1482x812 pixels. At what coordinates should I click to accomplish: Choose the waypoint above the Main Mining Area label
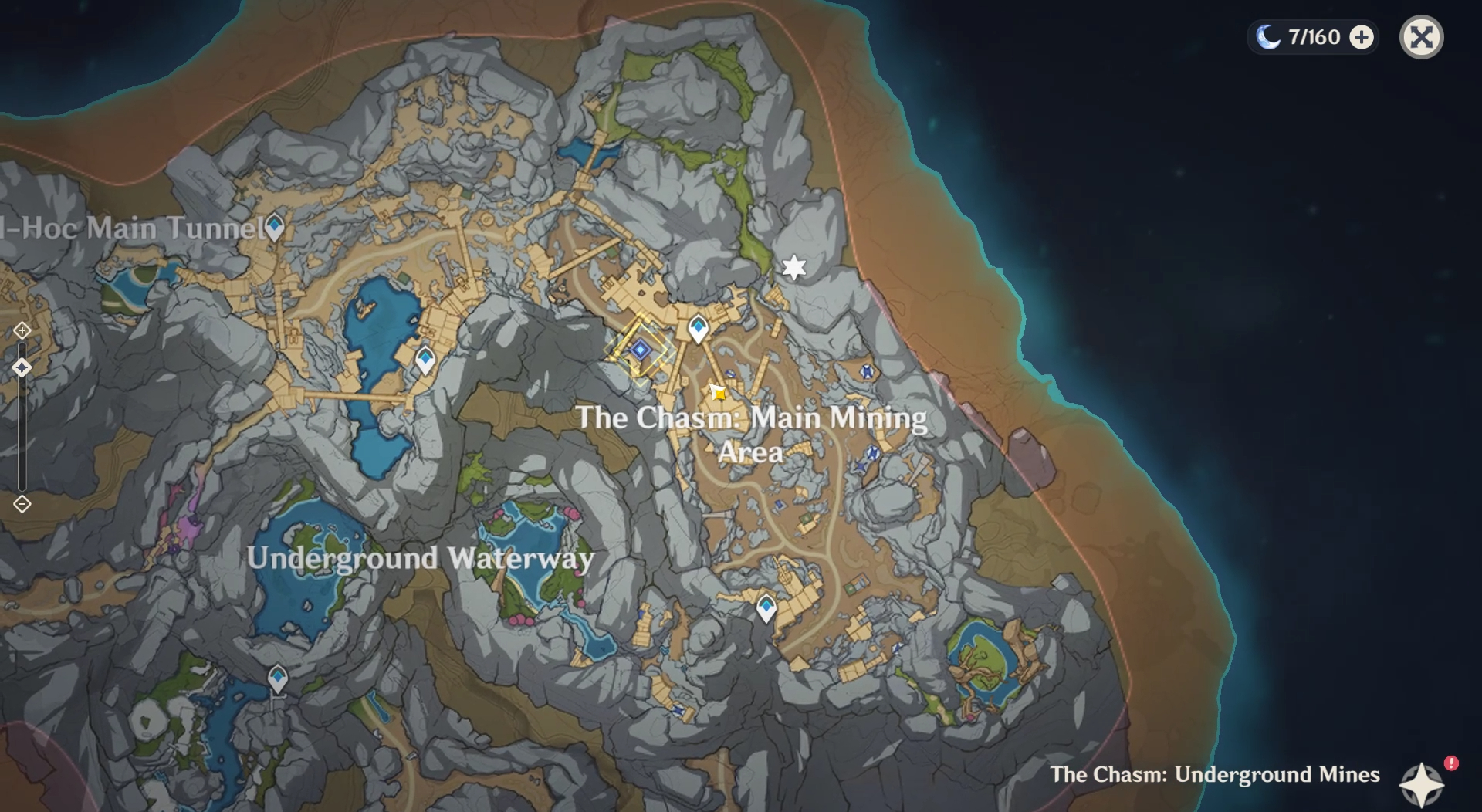(x=699, y=328)
